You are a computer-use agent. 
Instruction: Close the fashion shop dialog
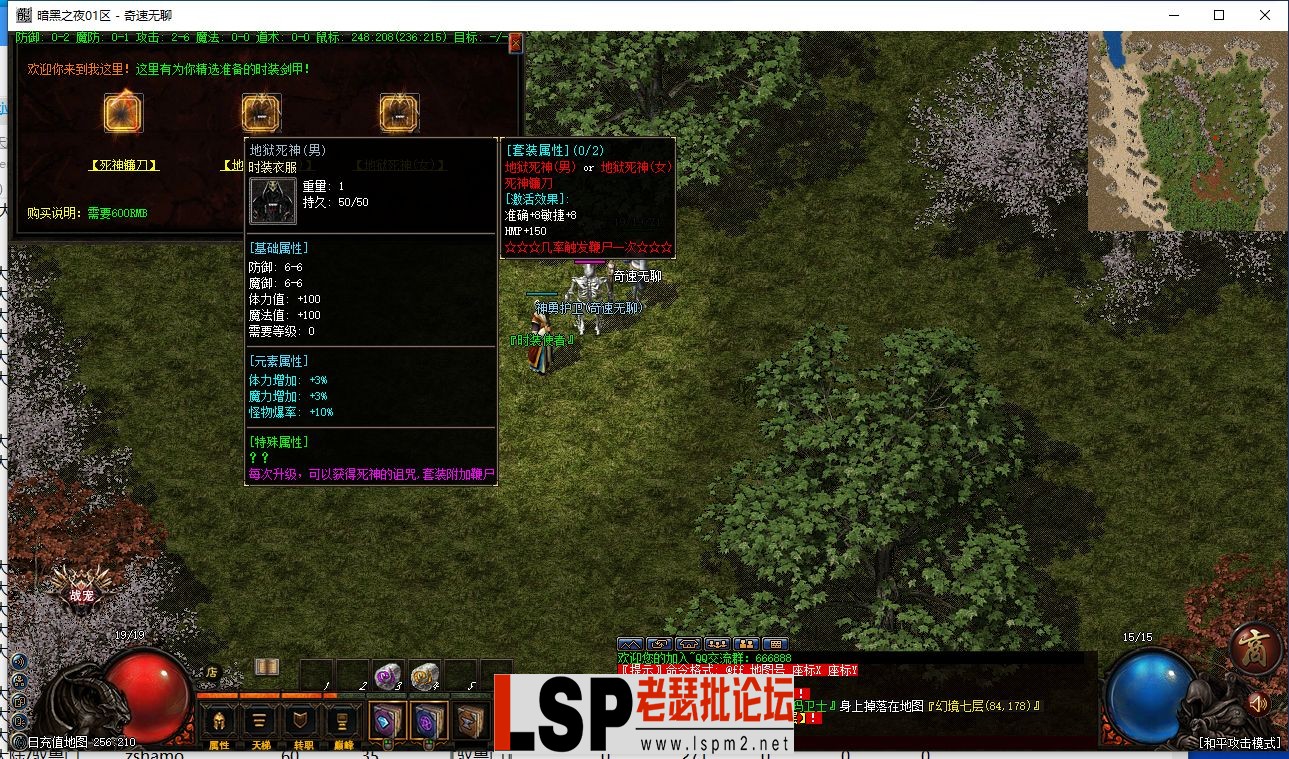tap(516, 43)
